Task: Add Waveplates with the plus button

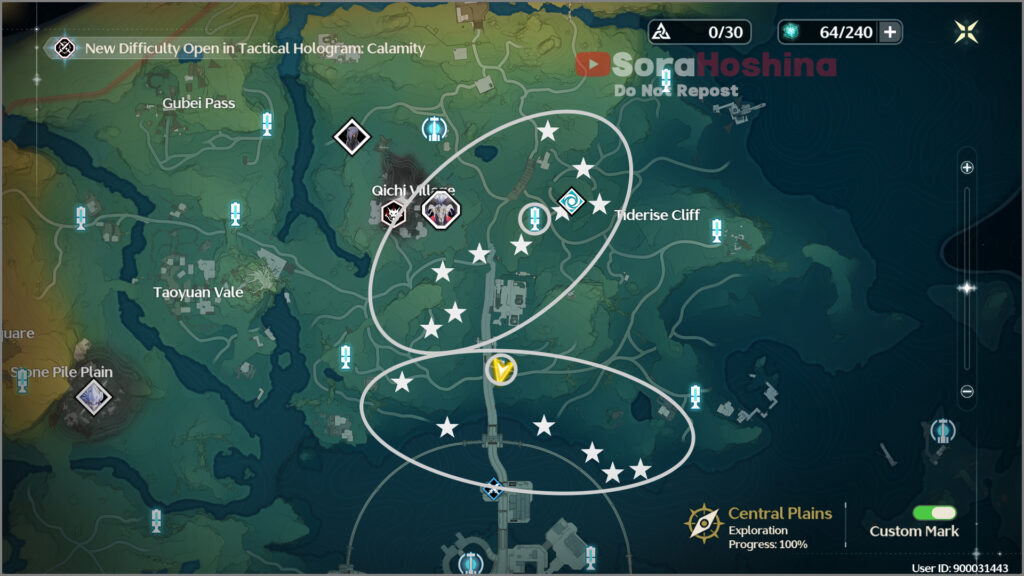Action: coord(889,32)
